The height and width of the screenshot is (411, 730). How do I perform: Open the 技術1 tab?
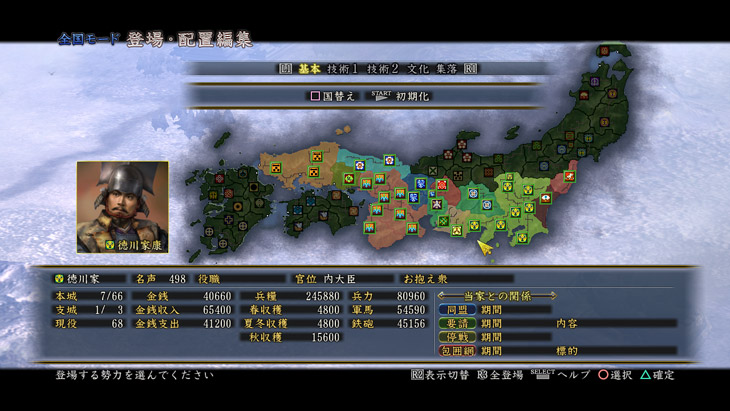coord(342,68)
